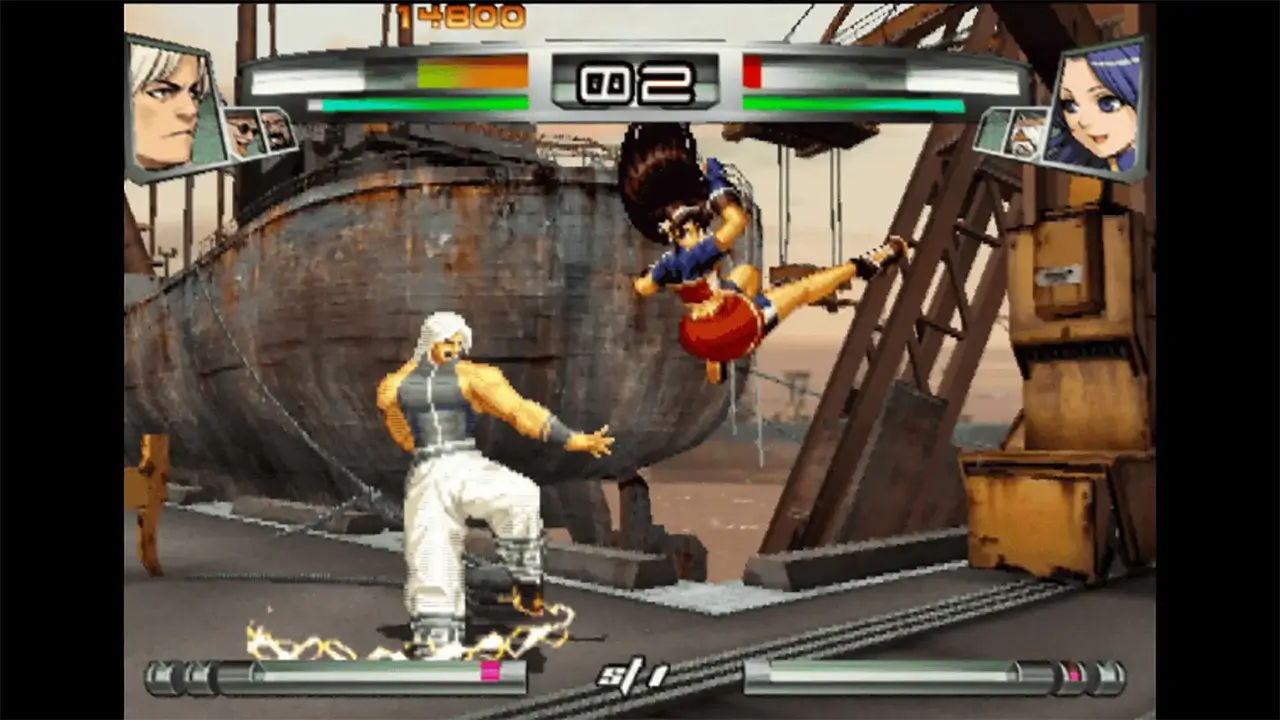Screen dimensions: 1280x720
Task: Click the pink segment in player two's power gauge
Action: pos(1075,674)
